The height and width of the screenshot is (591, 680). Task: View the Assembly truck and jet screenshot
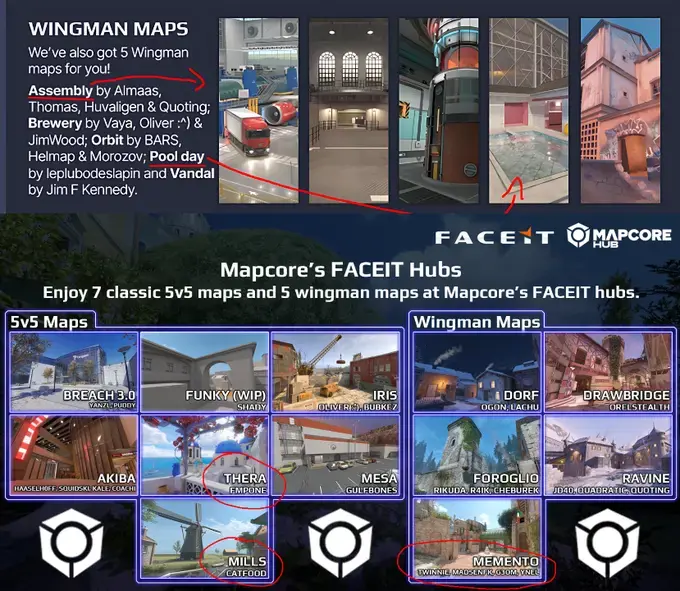click(x=258, y=110)
